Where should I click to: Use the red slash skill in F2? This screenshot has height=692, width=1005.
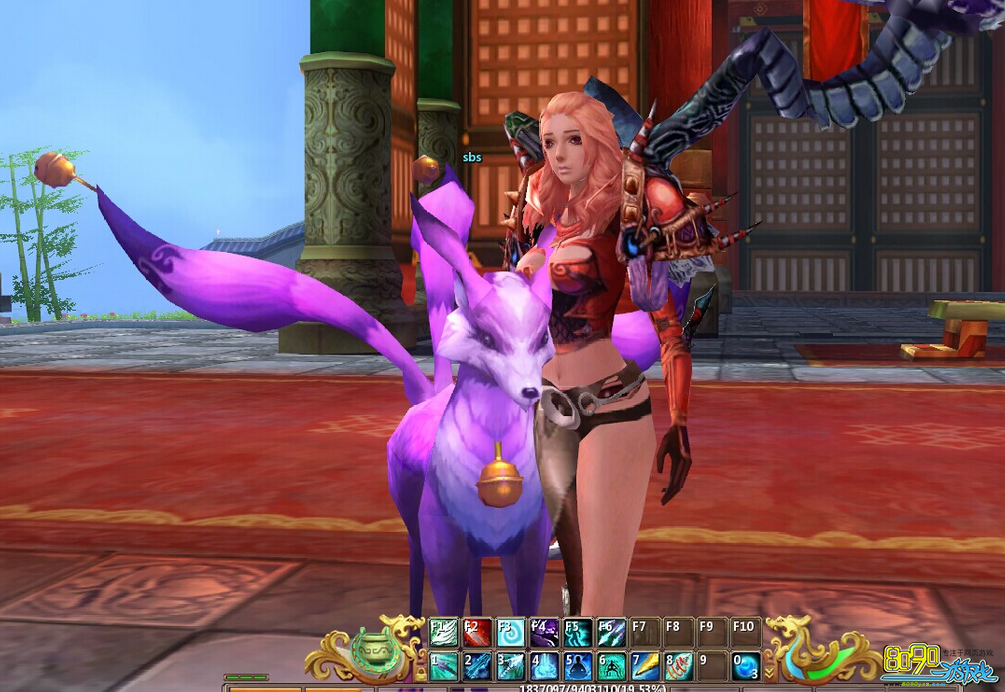[477, 633]
